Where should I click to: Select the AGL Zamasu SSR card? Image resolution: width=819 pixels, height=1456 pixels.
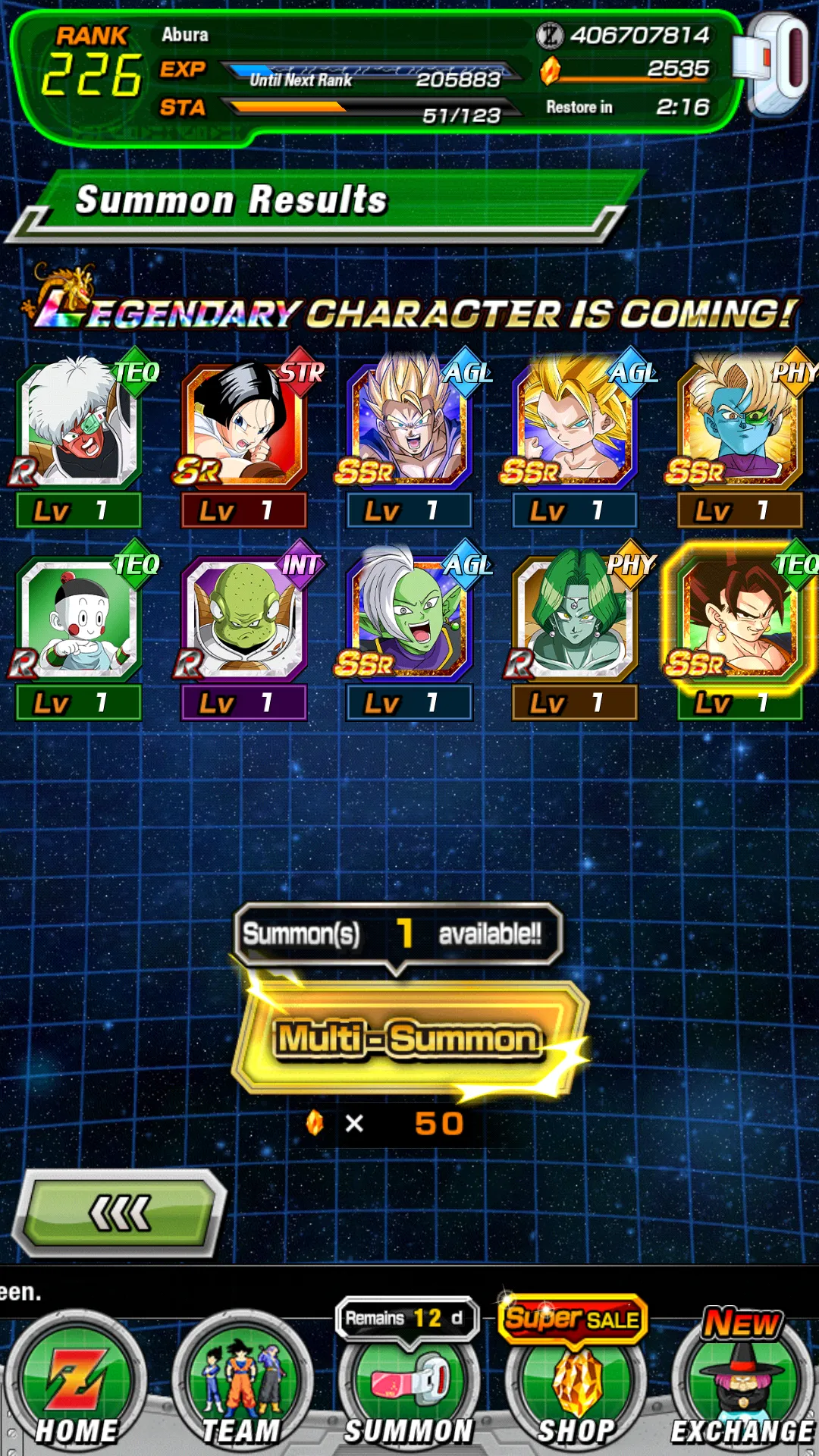point(409,620)
